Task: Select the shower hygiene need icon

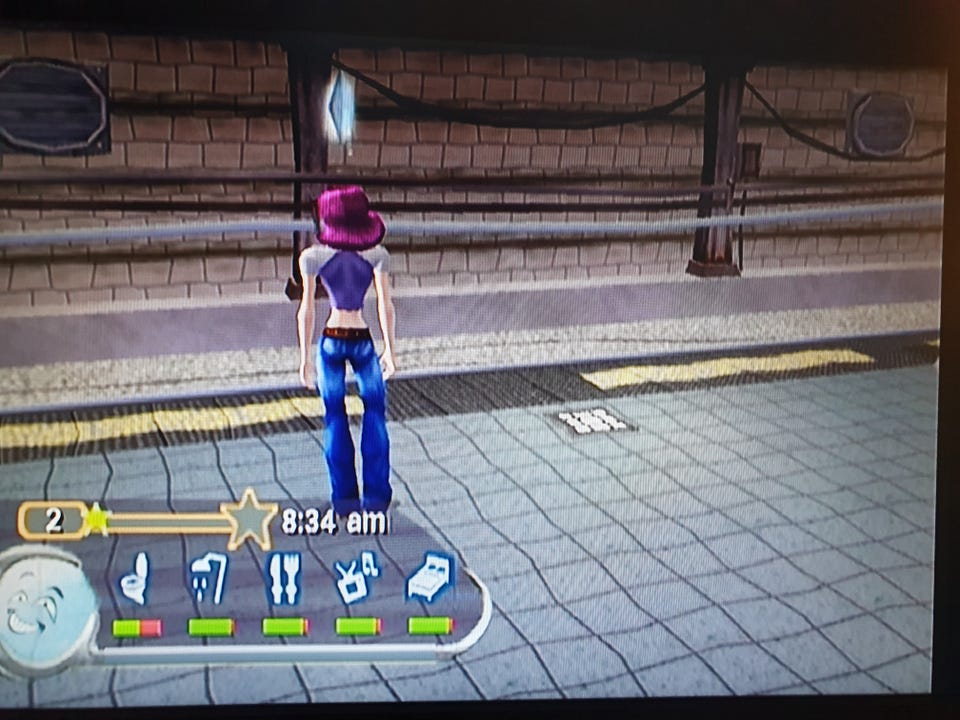Action: 208,578
